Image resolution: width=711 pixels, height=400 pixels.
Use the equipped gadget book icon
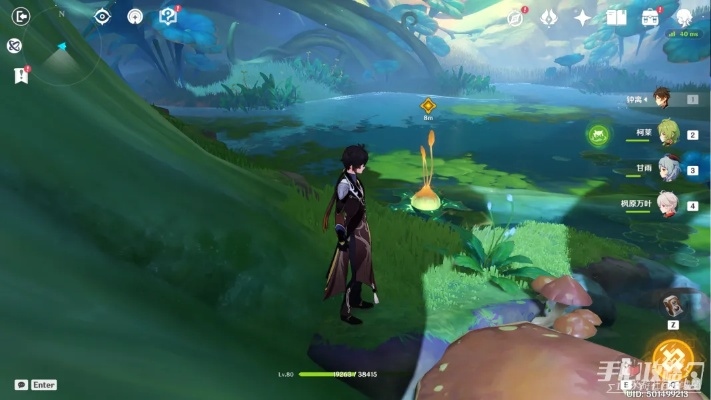[x=673, y=304]
